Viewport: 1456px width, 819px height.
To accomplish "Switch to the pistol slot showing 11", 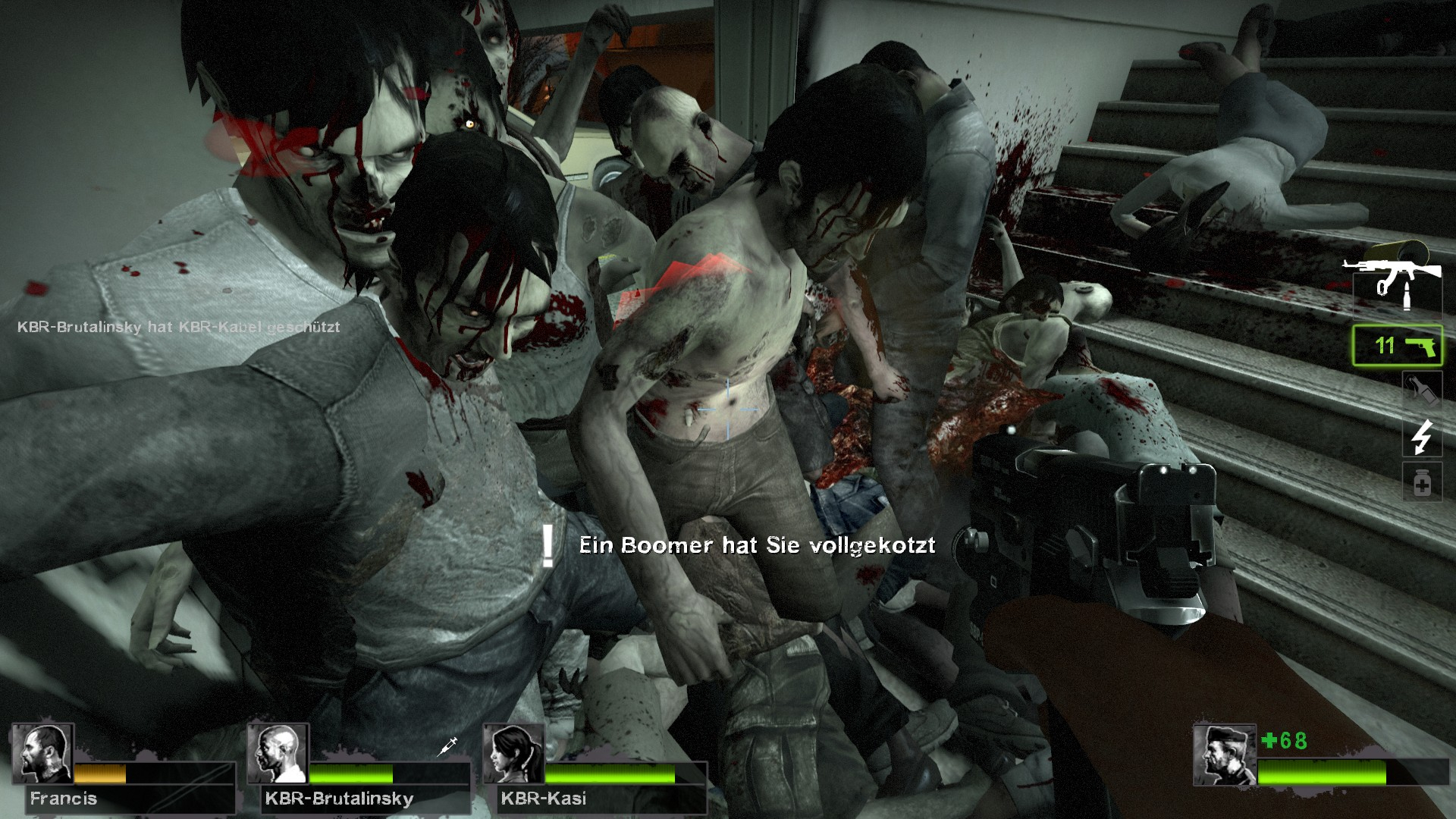I will (1398, 346).
